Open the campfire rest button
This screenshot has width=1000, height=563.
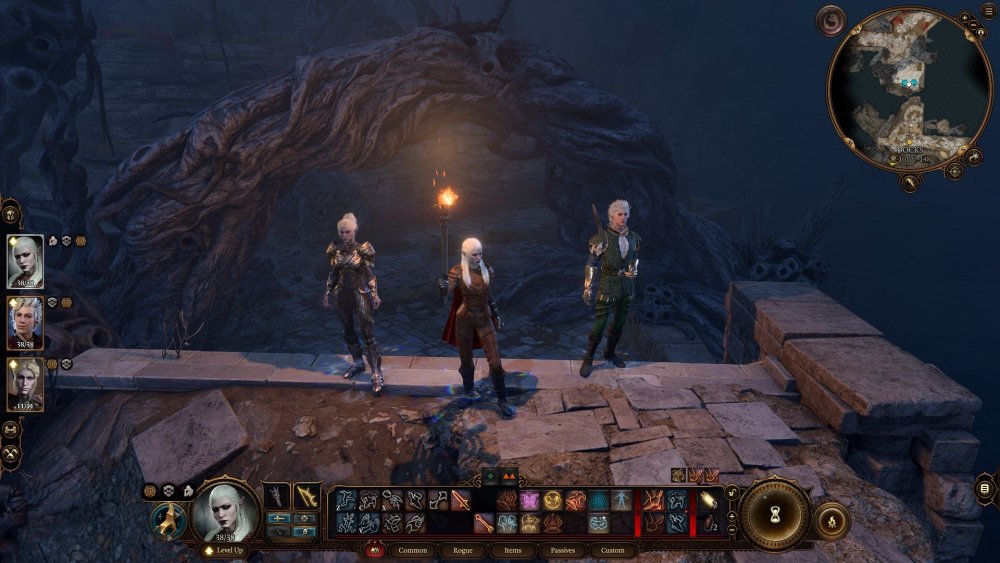click(x=830, y=520)
